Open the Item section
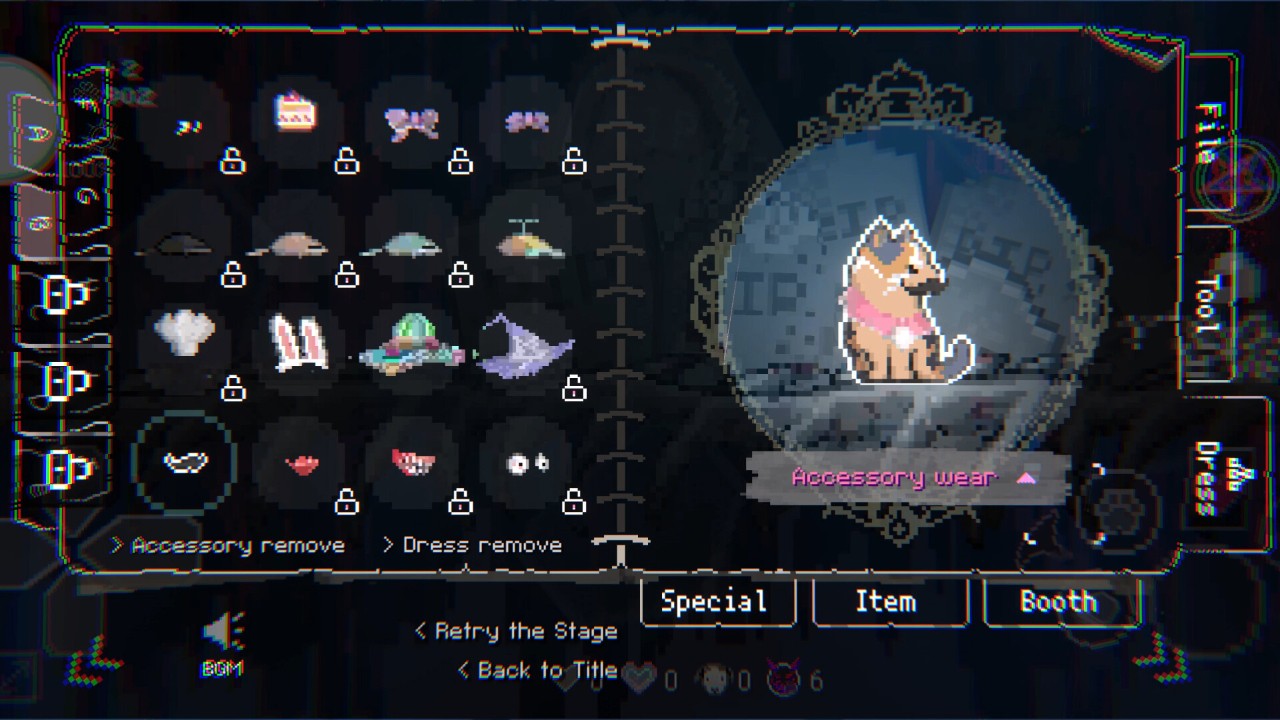Screen dimensions: 1280x720 click(887, 601)
